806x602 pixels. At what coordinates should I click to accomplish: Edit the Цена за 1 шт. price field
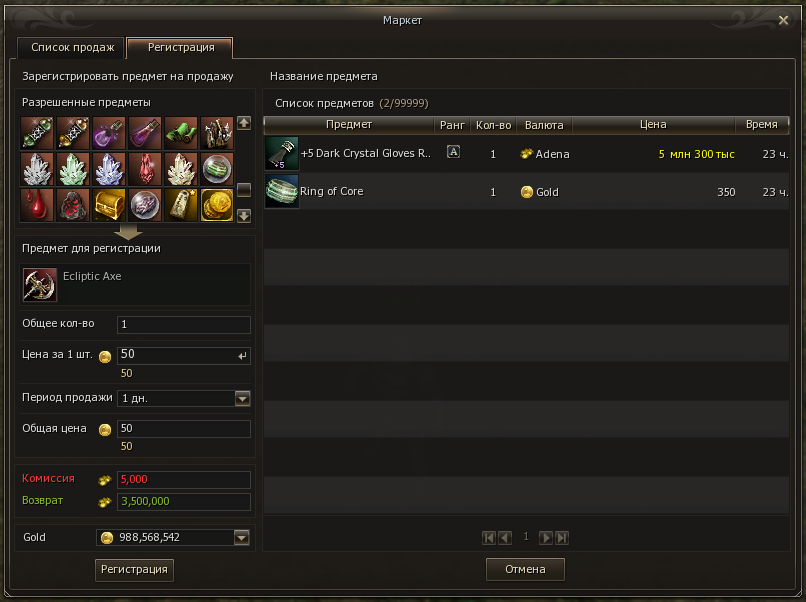178,355
